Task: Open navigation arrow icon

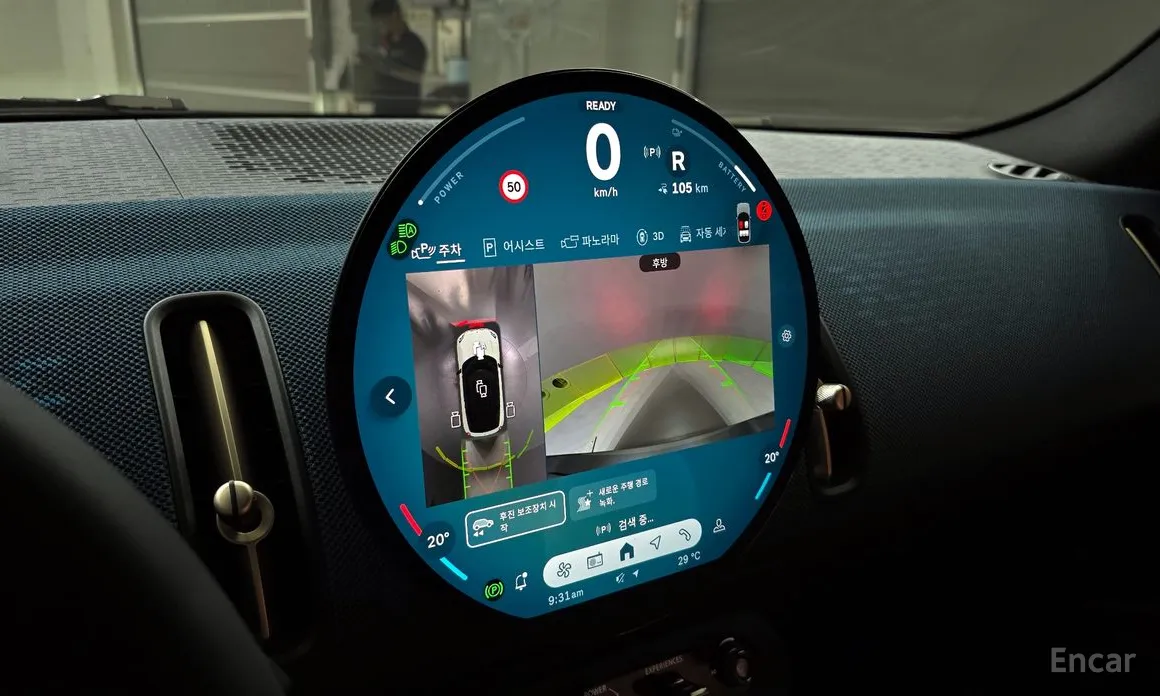Action: pos(656,542)
